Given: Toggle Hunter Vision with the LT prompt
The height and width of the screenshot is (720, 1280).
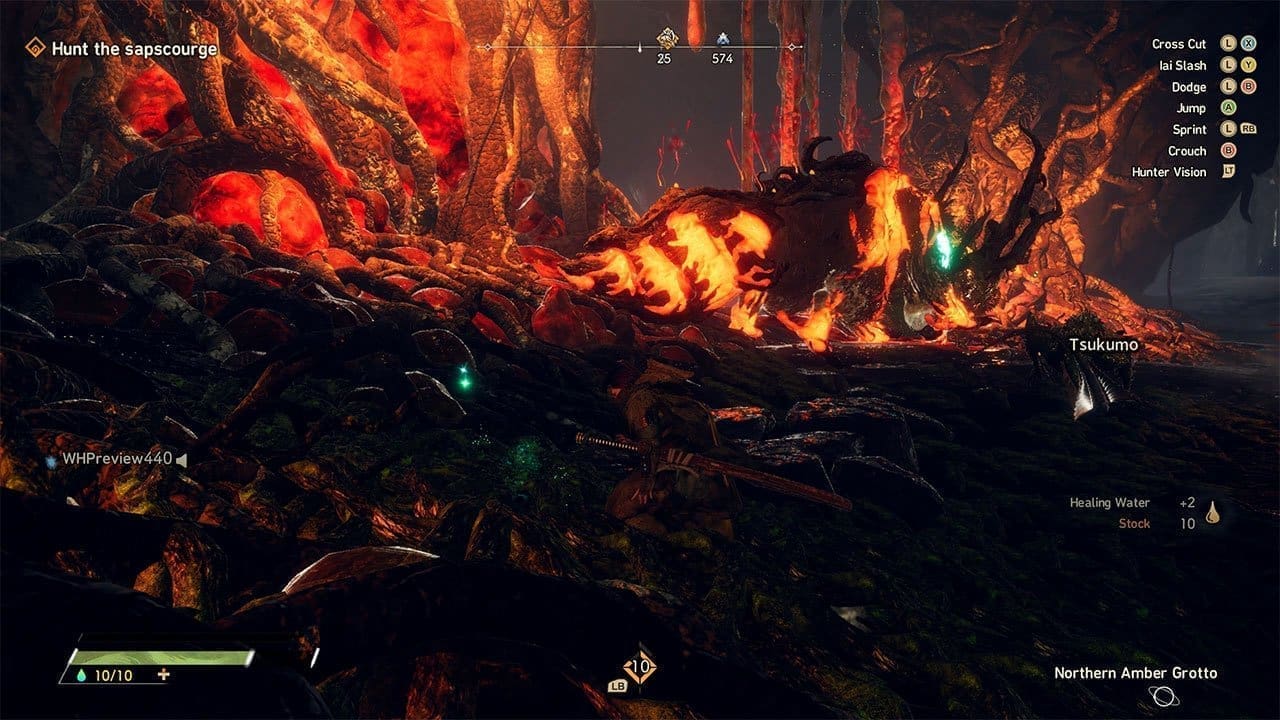Looking at the screenshot, I should (1228, 171).
